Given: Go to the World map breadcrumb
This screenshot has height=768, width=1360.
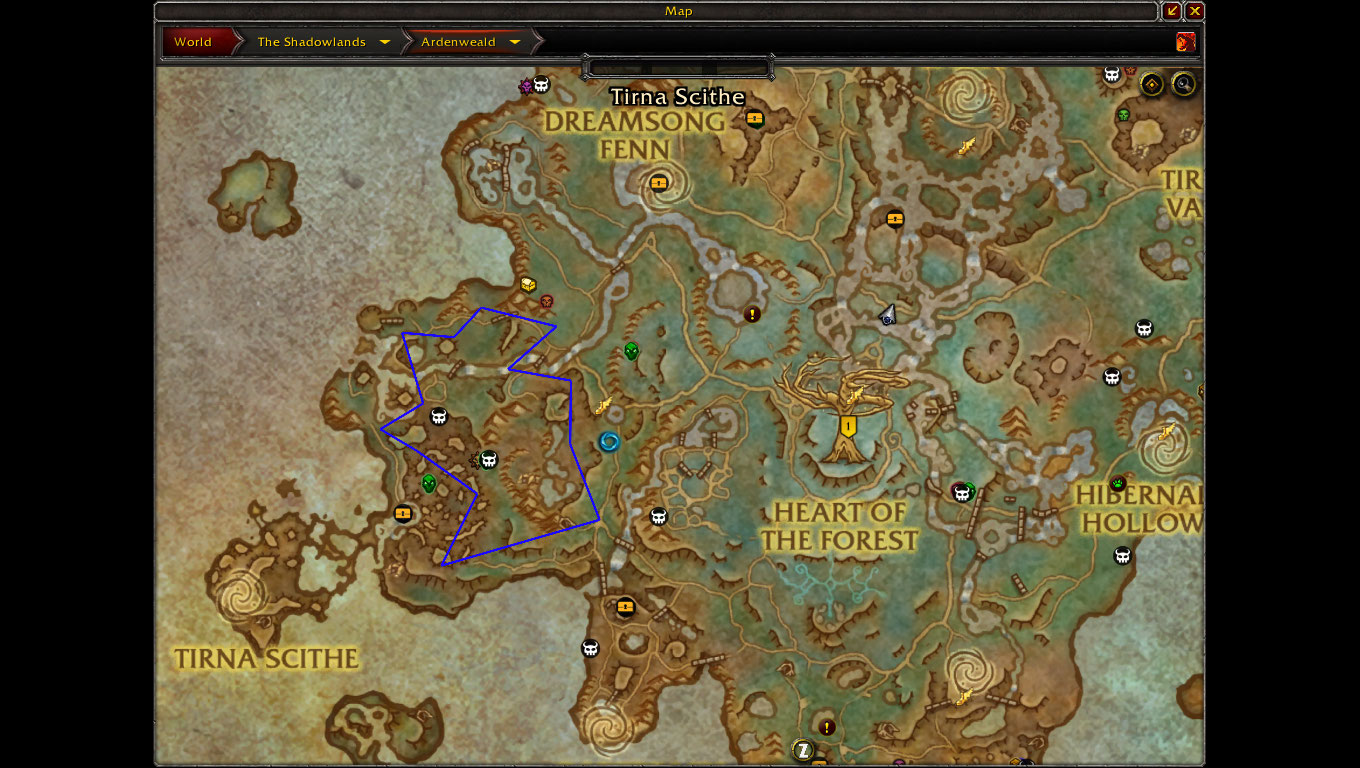Looking at the screenshot, I should pyautogui.click(x=193, y=42).
